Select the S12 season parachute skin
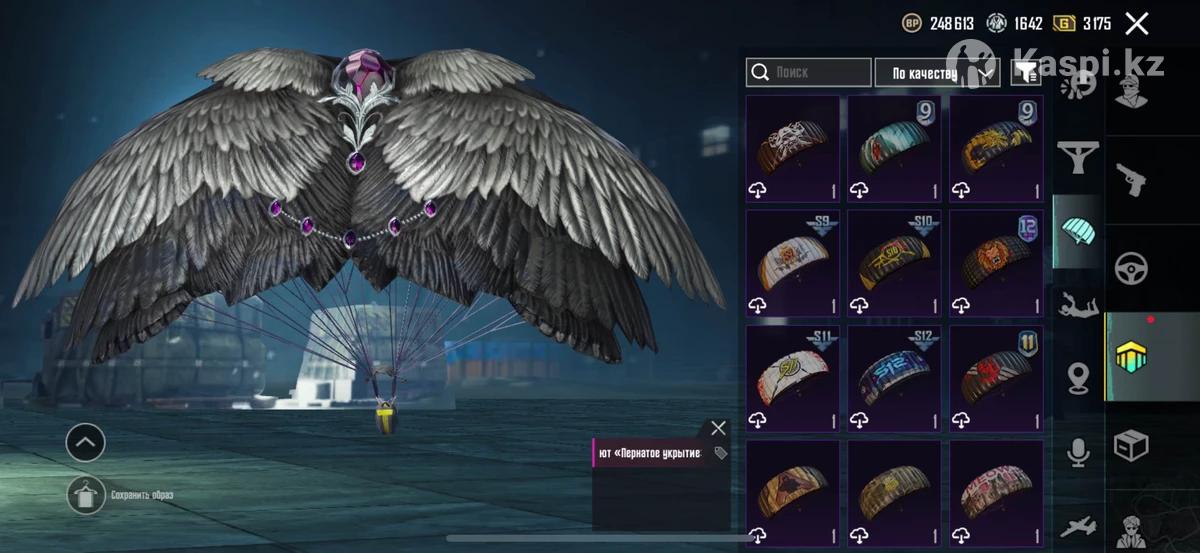 coord(894,378)
